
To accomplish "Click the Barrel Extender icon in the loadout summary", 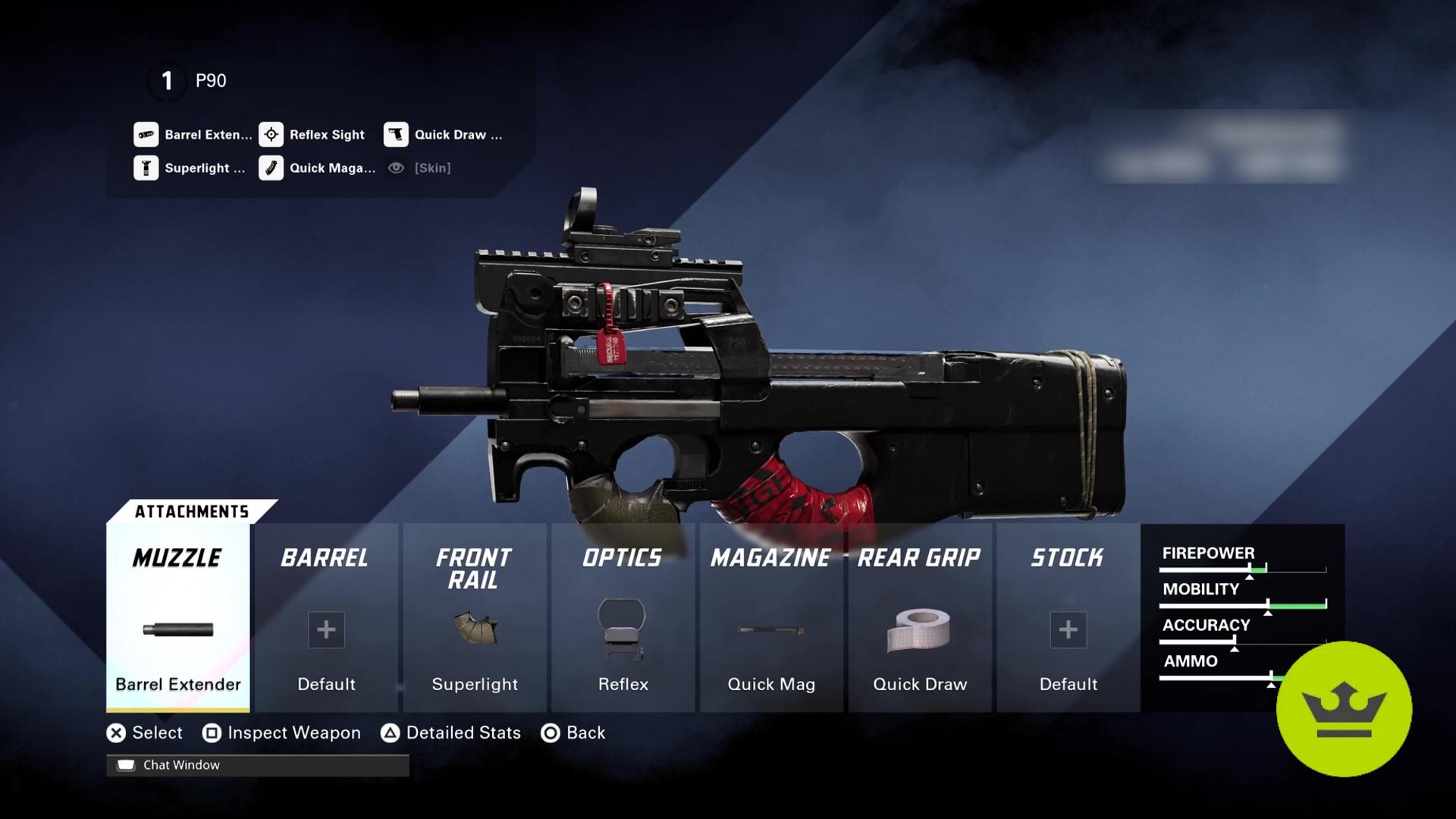I will (x=144, y=135).
